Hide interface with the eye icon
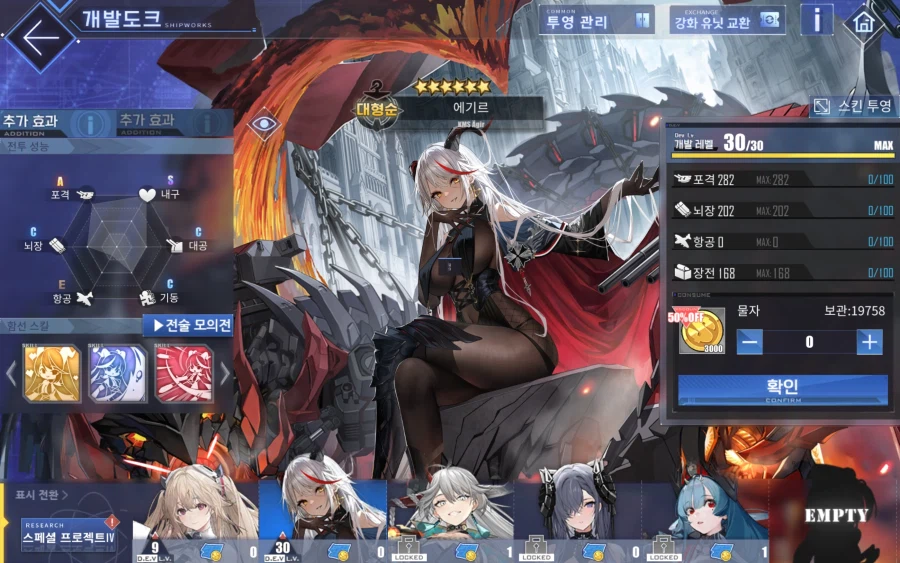 click(x=264, y=123)
